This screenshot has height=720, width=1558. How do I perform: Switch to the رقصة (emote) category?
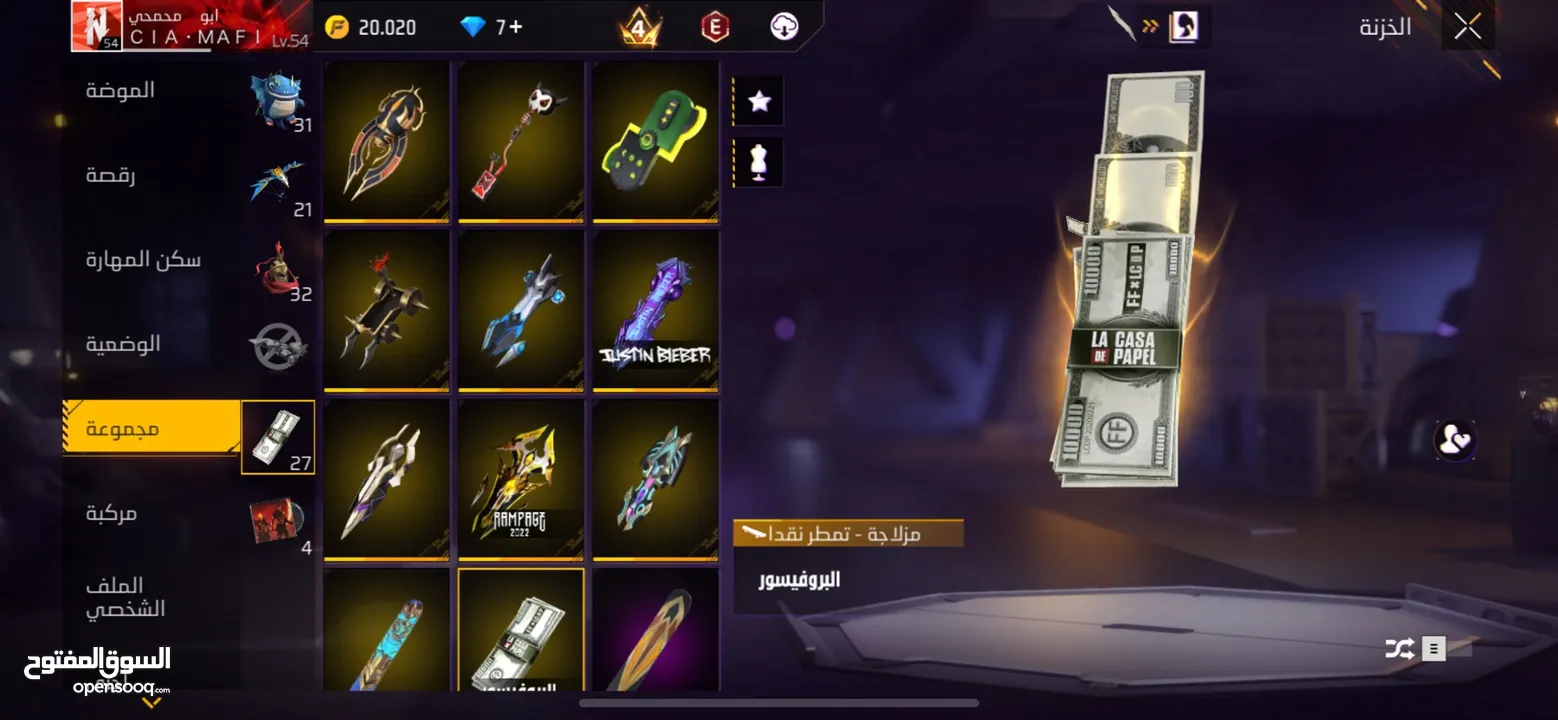tap(111, 175)
